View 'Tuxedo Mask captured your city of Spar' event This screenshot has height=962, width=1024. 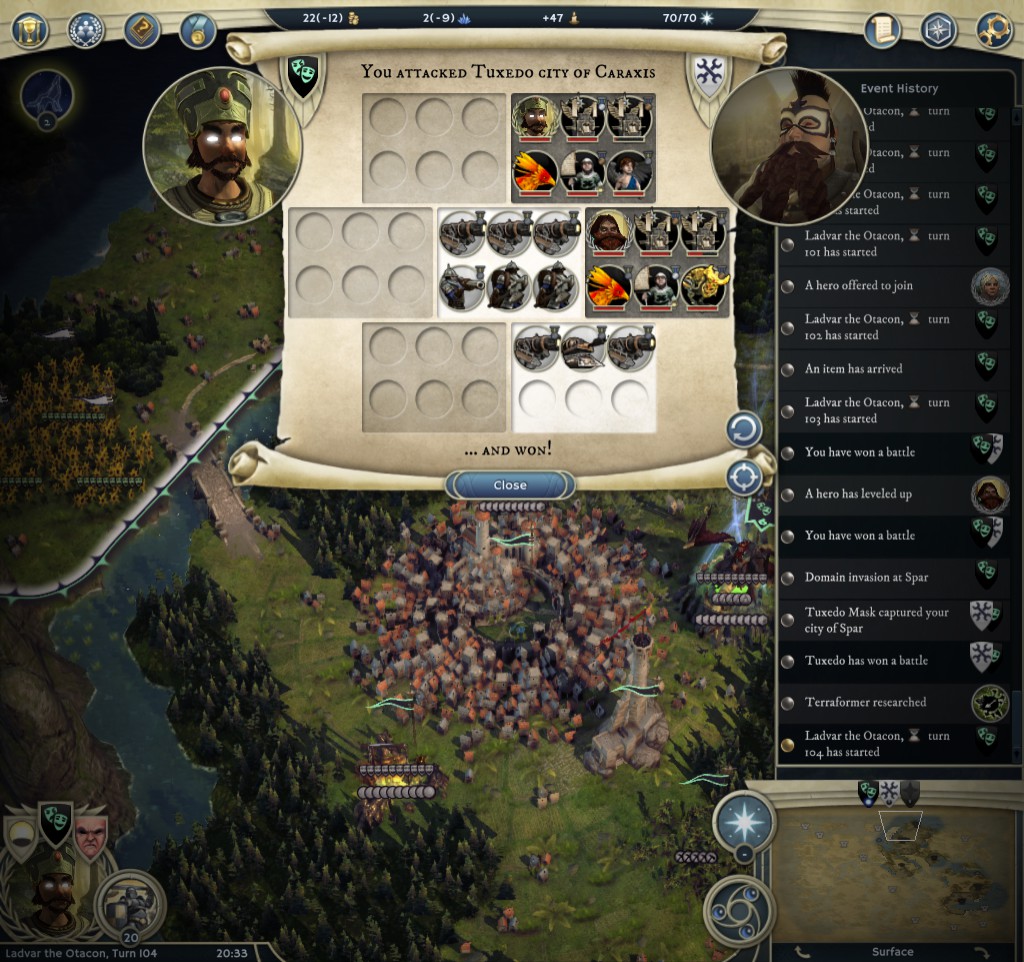coord(876,620)
